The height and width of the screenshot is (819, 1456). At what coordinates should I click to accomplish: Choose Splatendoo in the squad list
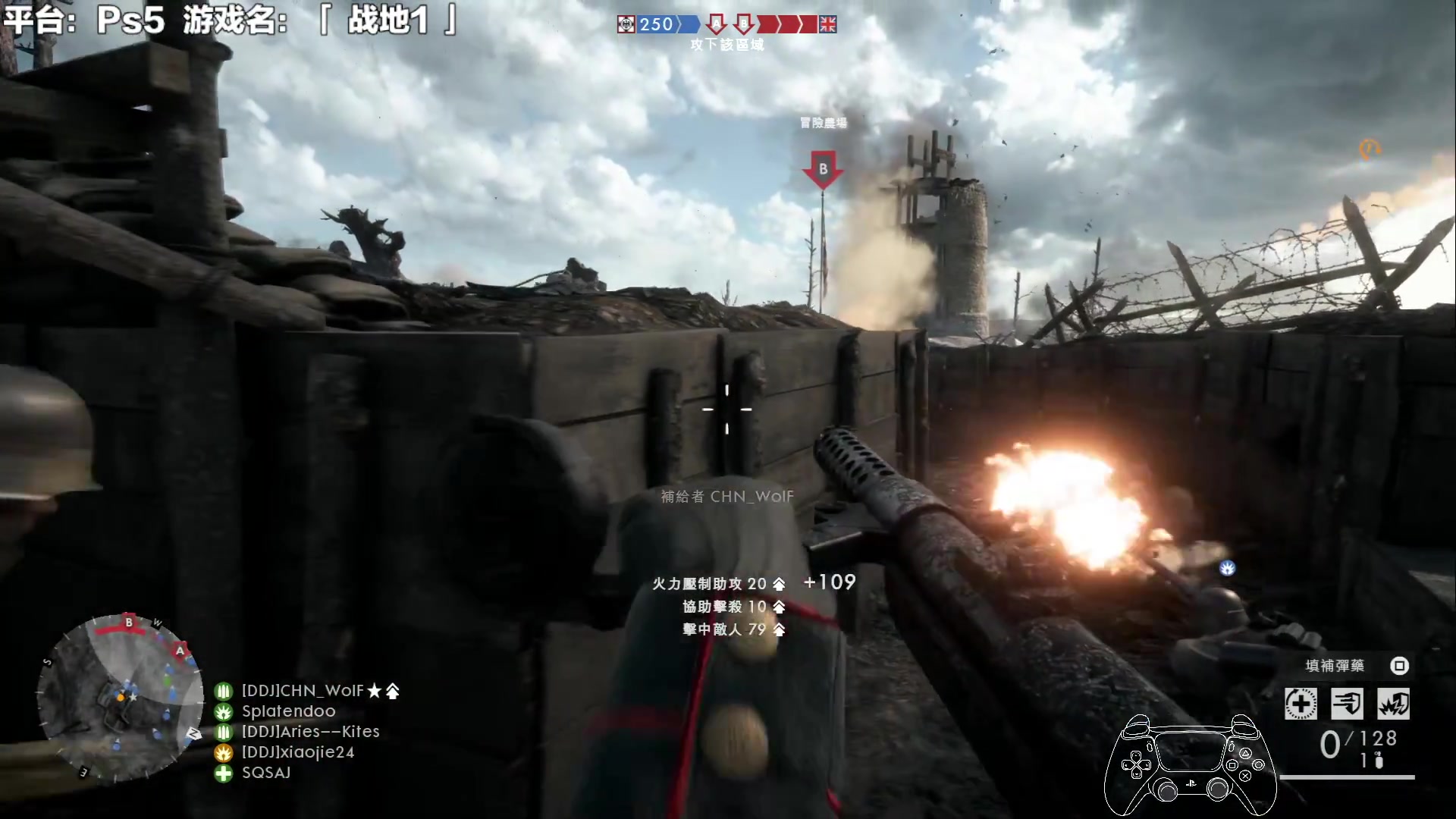click(288, 711)
